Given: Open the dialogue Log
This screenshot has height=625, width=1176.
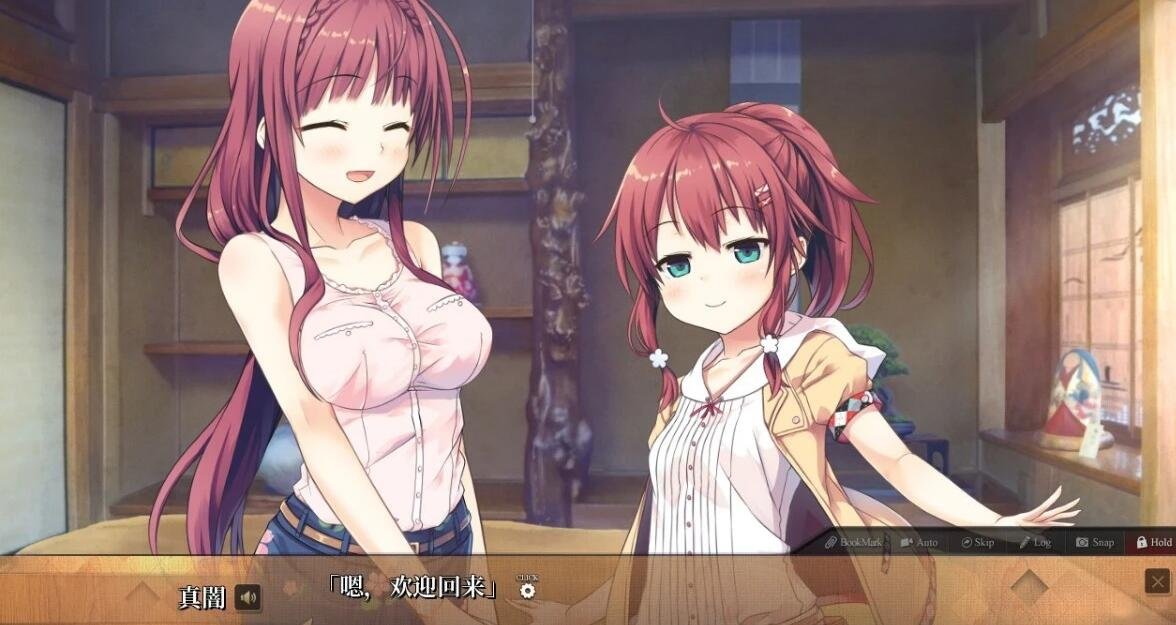Looking at the screenshot, I should [x=1035, y=542].
